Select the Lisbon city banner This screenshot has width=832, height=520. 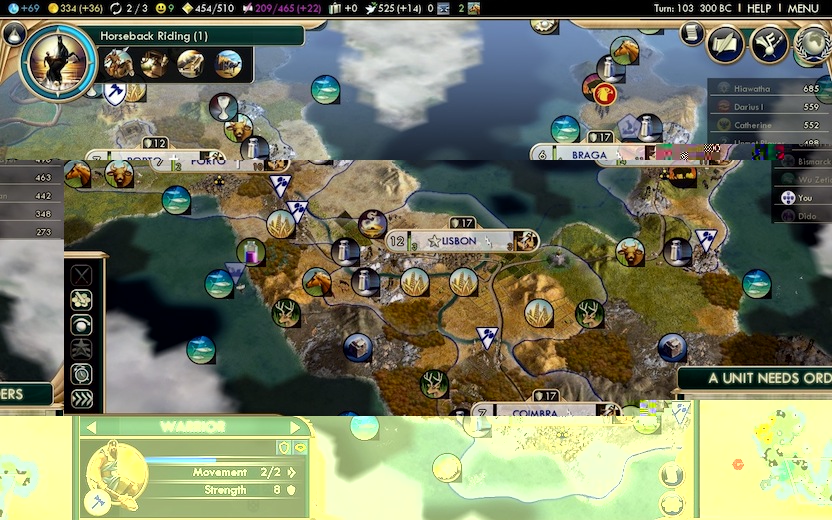(463, 241)
